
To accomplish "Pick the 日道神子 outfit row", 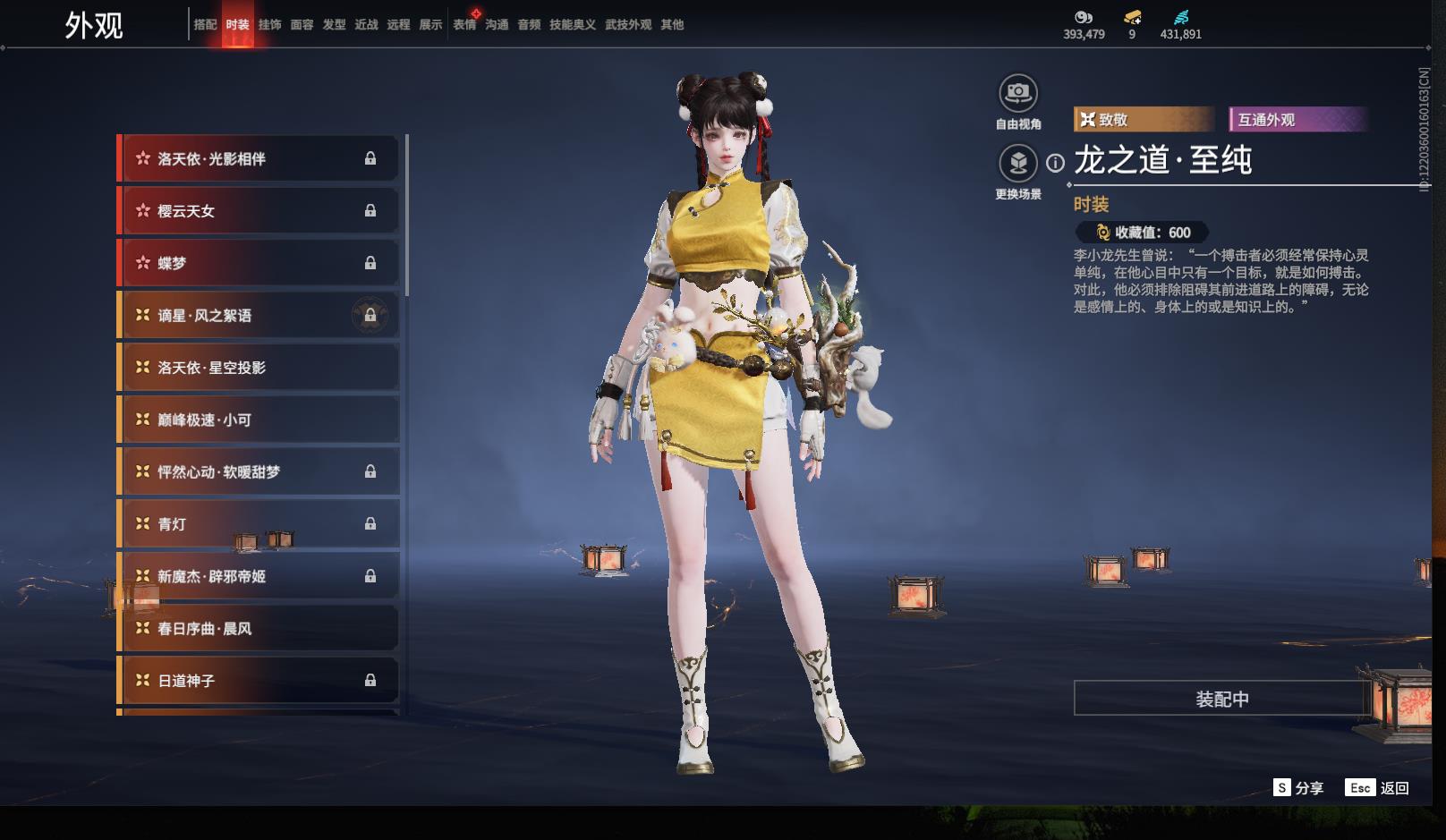I will [x=258, y=681].
